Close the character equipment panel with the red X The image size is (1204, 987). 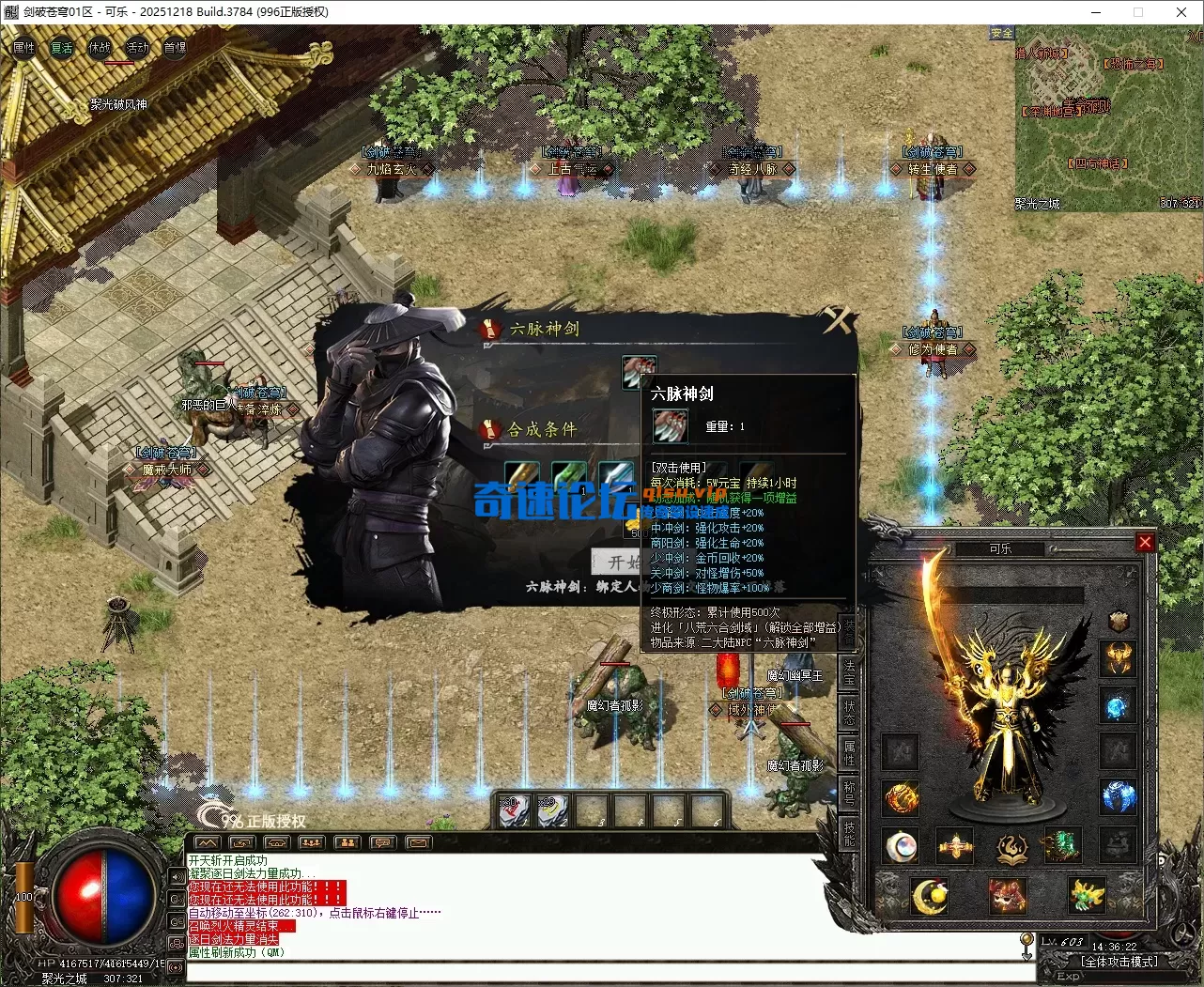[1145, 542]
